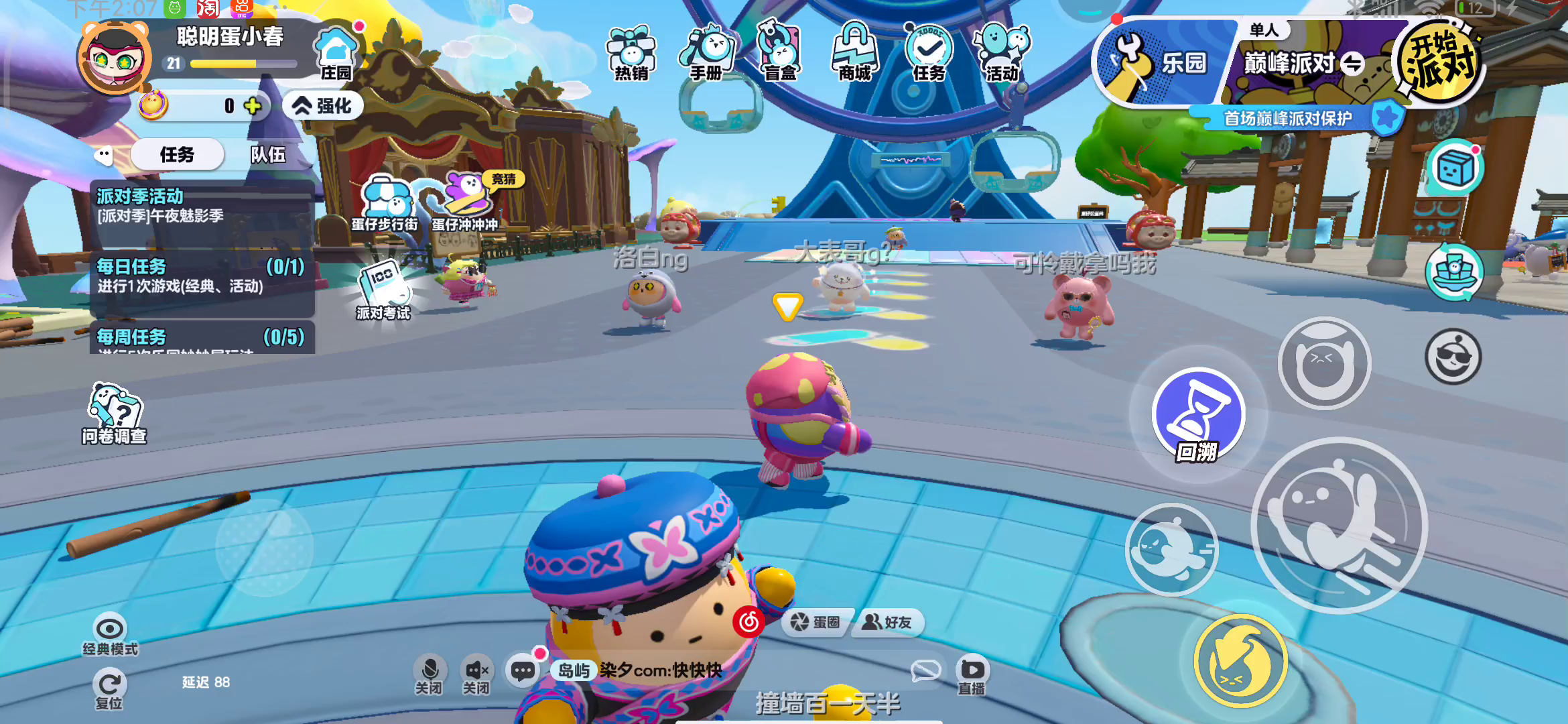Click the 复位 reset position button
The image size is (1568, 724).
point(109,689)
